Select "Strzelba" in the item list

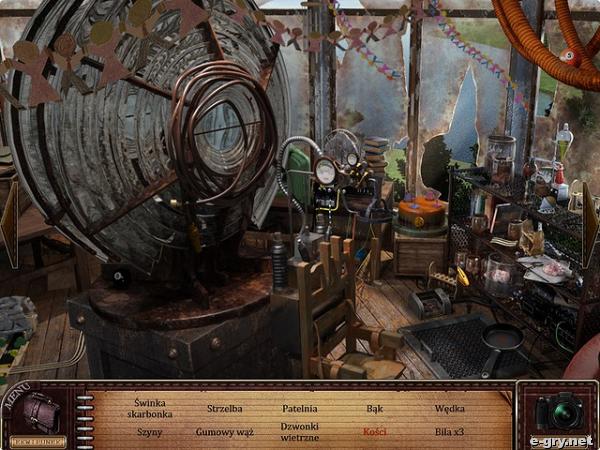pyautogui.click(x=224, y=408)
